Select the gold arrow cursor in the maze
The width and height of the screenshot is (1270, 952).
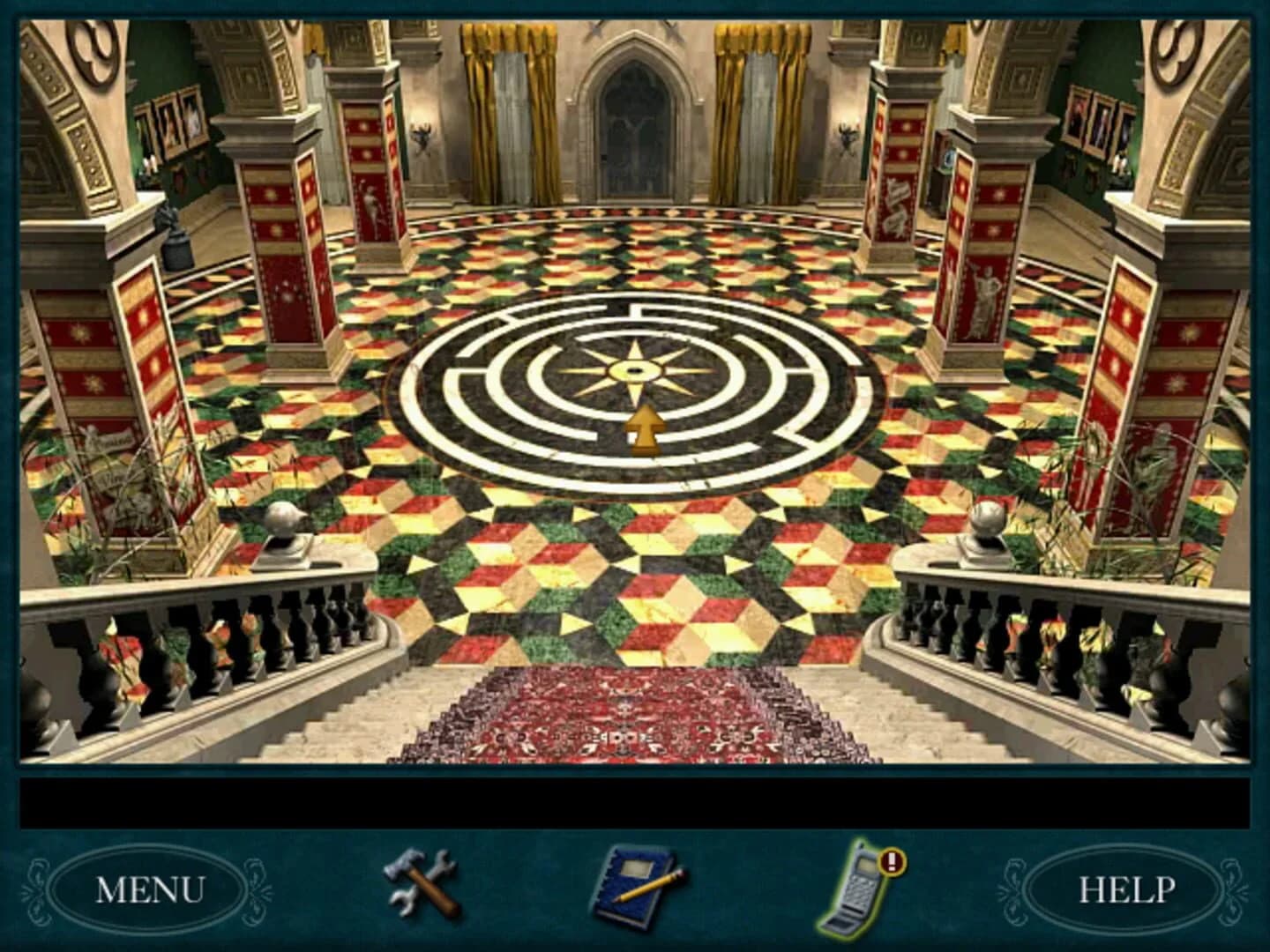646,429
